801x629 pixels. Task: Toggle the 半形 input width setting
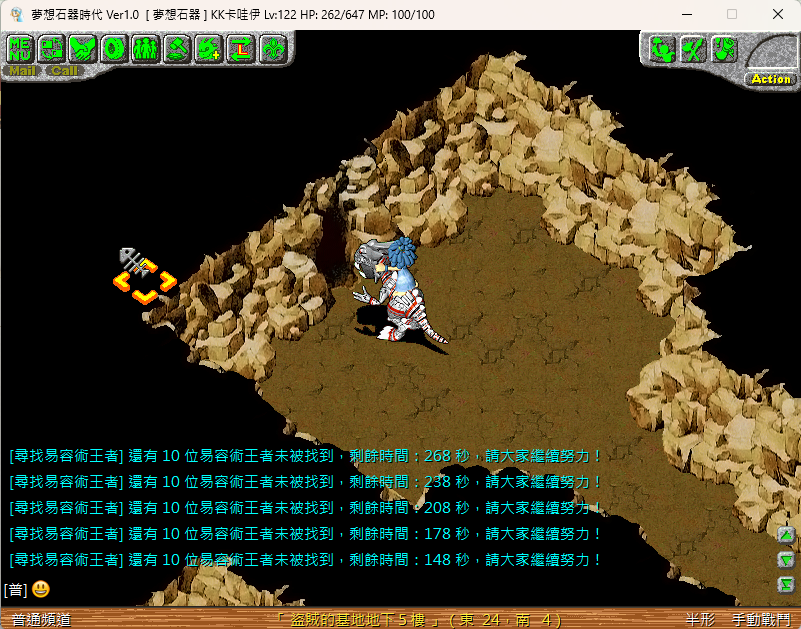click(x=700, y=620)
